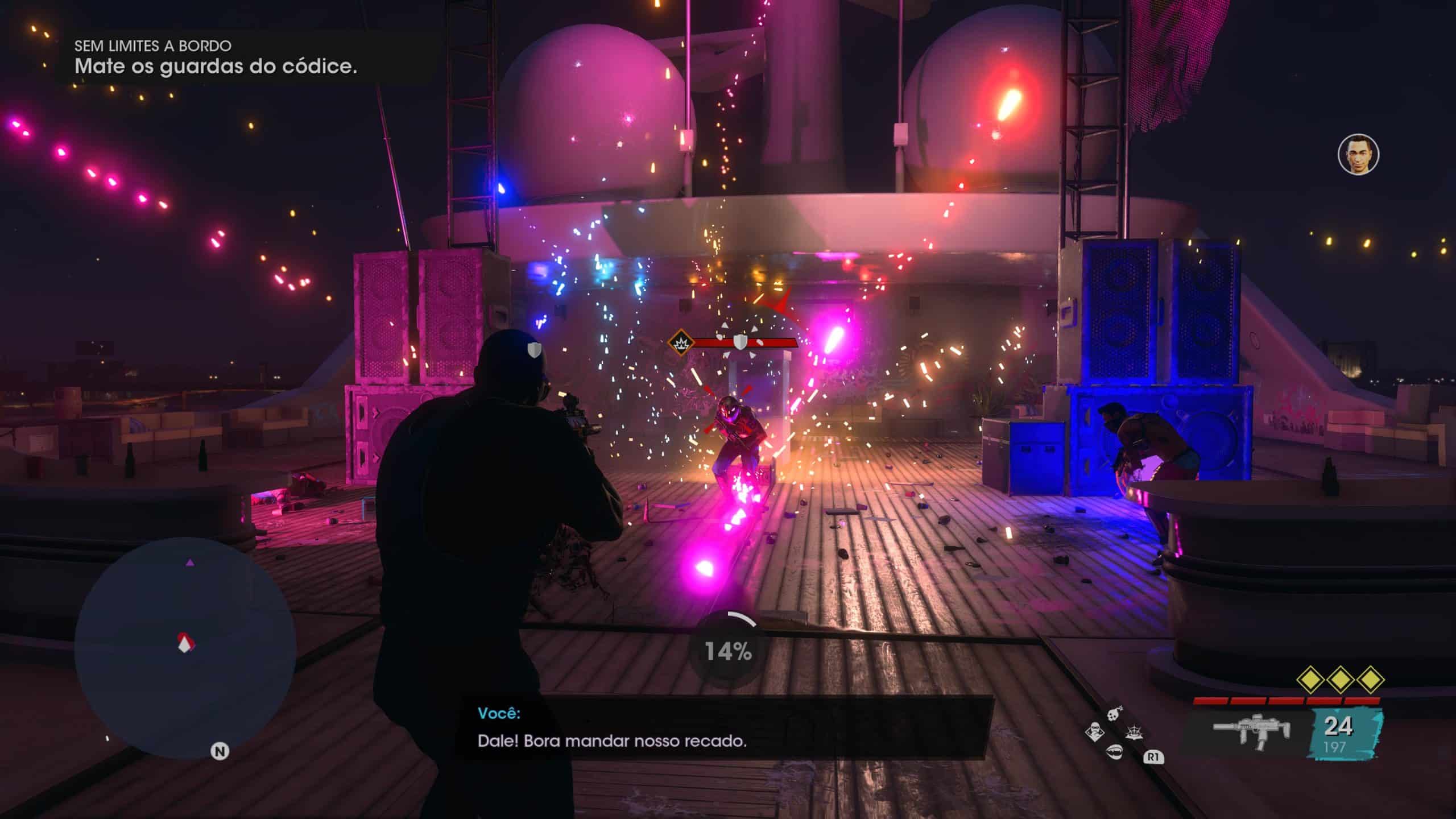The height and width of the screenshot is (819, 1456).
Task: Trigger the spiked burst skill icon
Action: [1133, 731]
